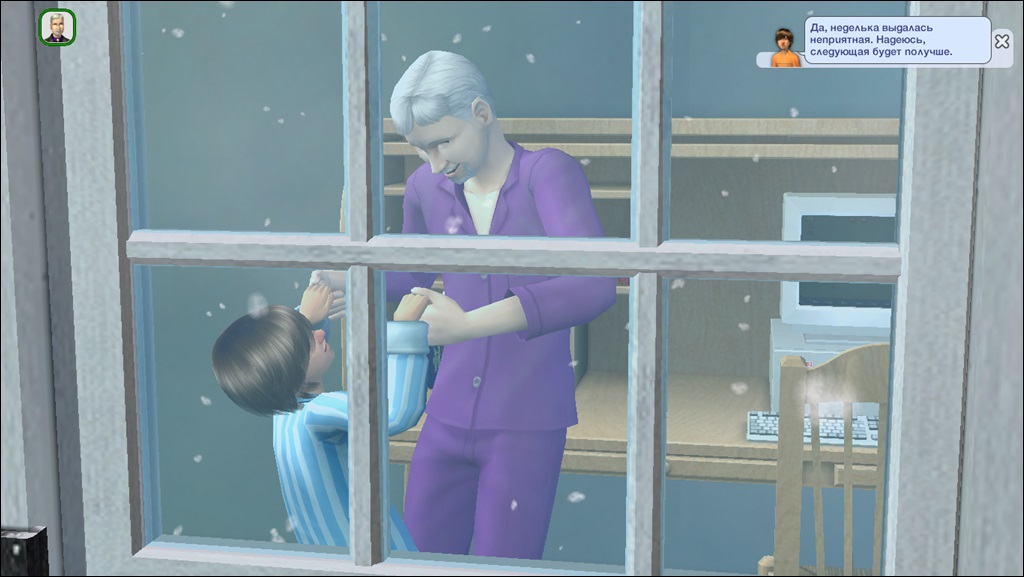Close the notification message with X
The height and width of the screenshot is (577, 1024).
(x=1001, y=41)
